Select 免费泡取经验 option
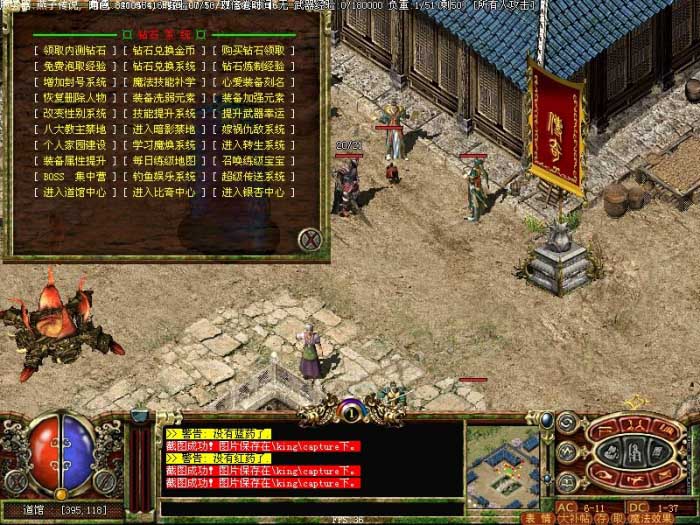Screen dimensions: 700x525 point(74,66)
